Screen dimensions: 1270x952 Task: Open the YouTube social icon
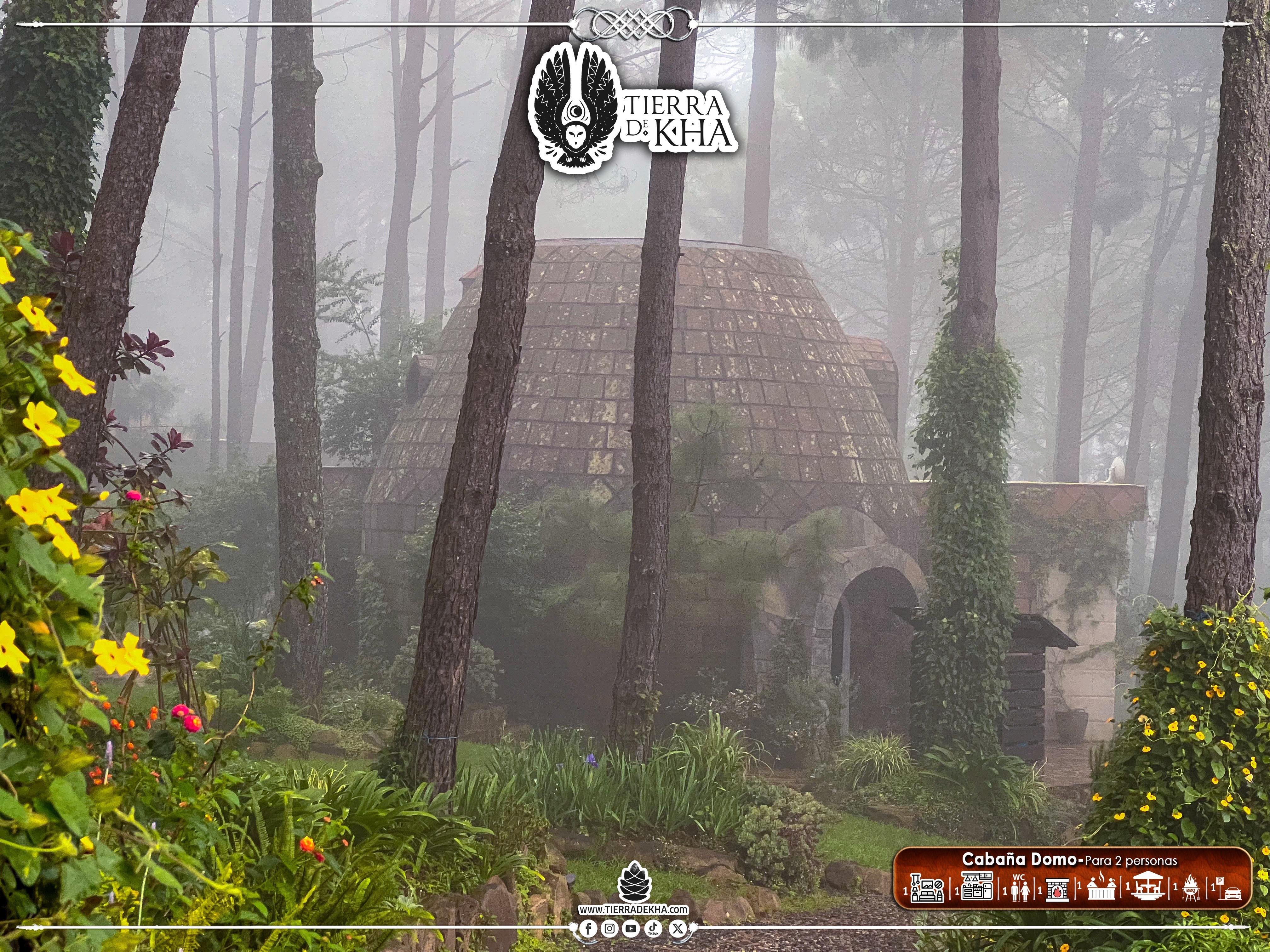tap(631, 929)
